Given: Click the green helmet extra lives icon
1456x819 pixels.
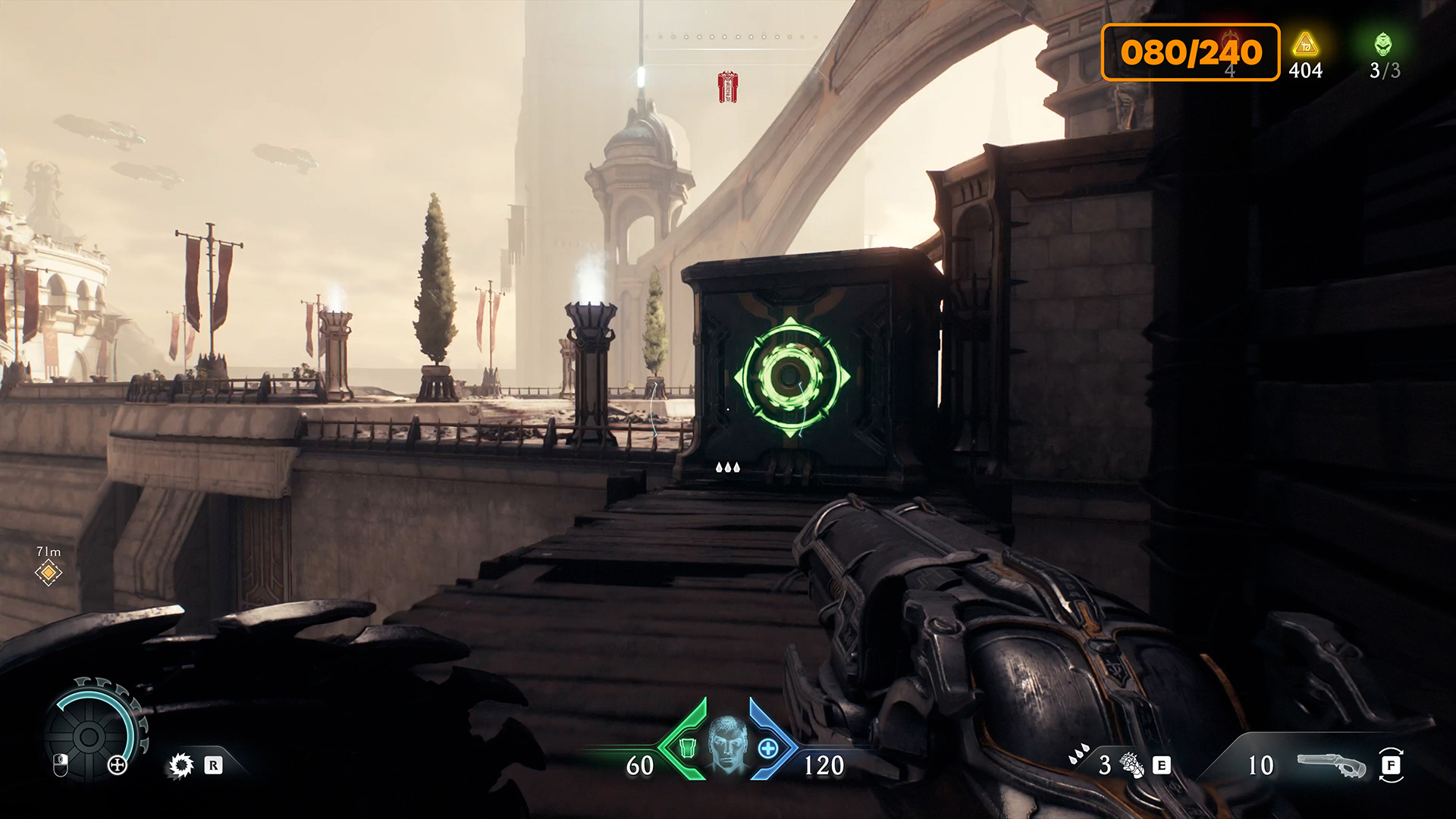Looking at the screenshot, I should (x=1383, y=44).
